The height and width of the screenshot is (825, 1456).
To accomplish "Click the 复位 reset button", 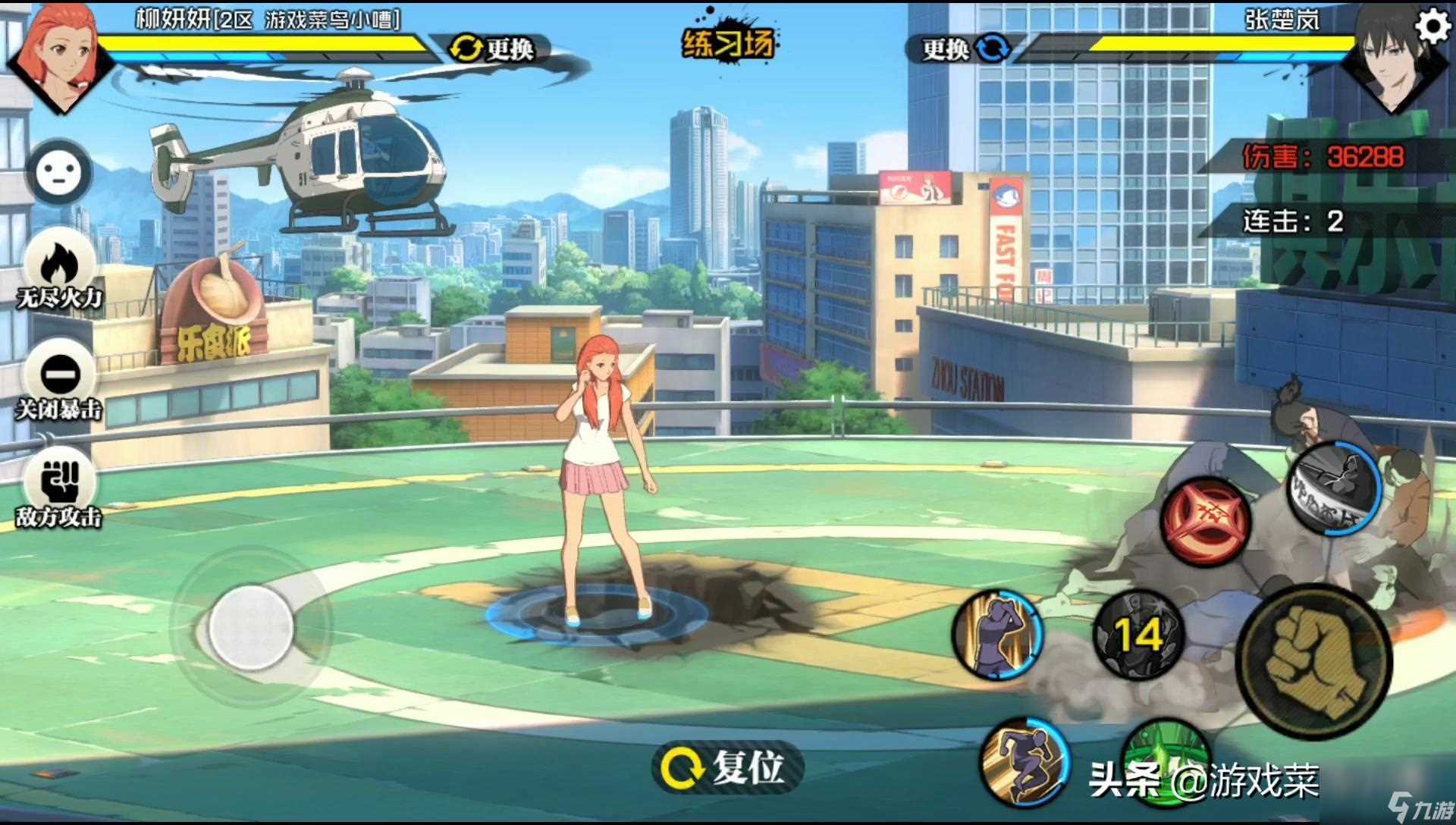I will click(x=726, y=767).
